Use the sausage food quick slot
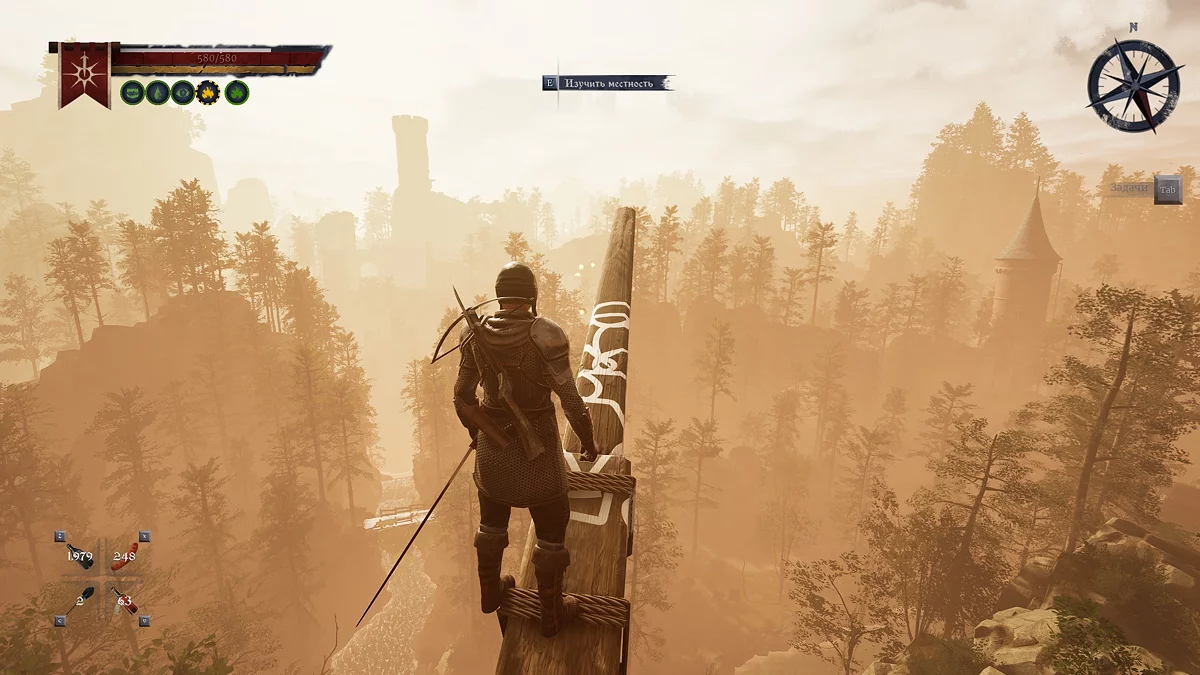The height and width of the screenshot is (675, 1200). [x=125, y=557]
